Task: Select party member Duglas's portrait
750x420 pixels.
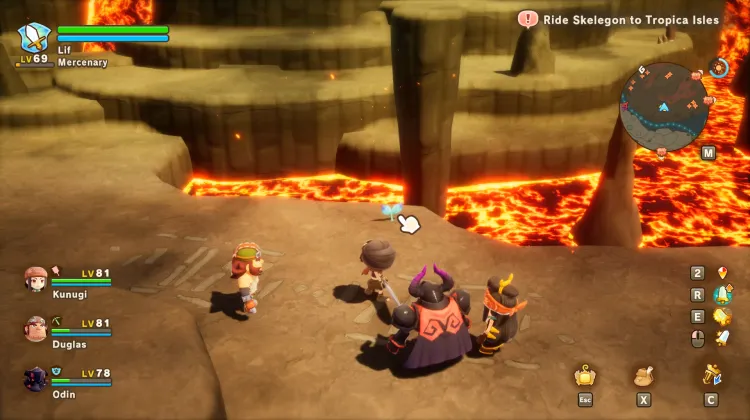Action: coord(36,328)
